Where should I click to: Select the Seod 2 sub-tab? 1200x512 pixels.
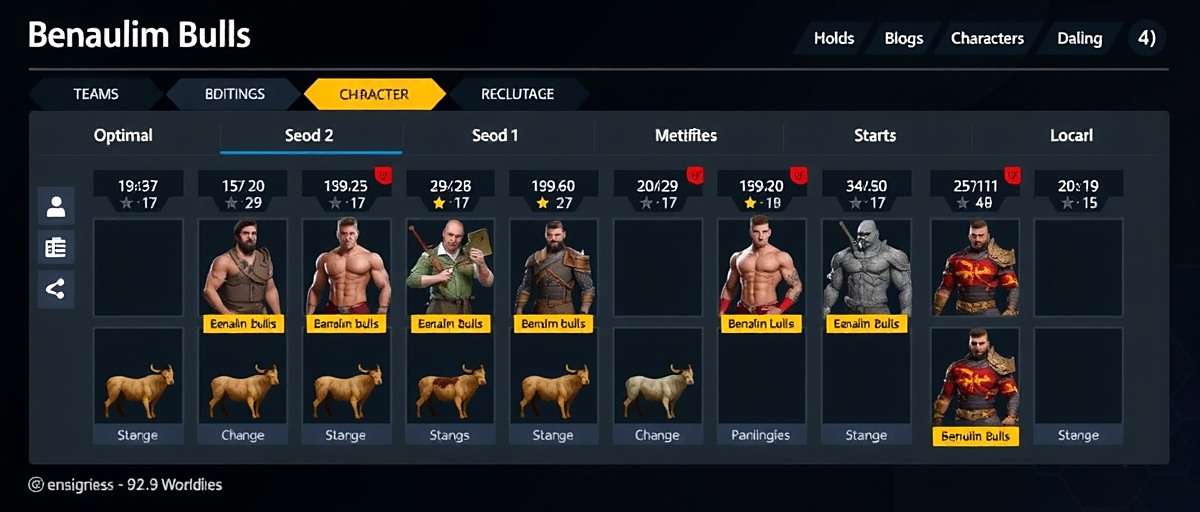309,135
